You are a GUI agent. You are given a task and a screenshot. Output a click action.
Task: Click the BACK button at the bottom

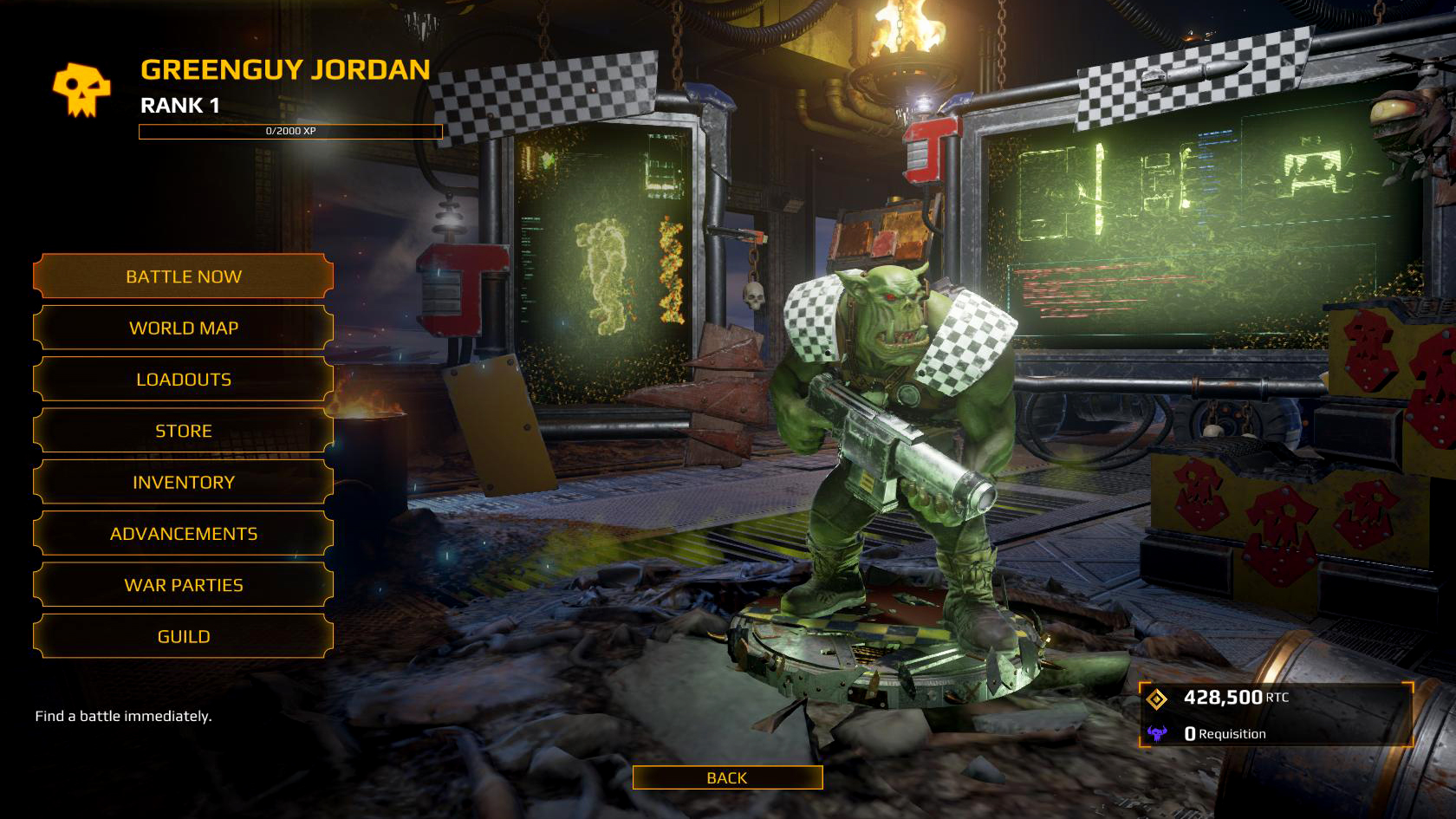728,777
